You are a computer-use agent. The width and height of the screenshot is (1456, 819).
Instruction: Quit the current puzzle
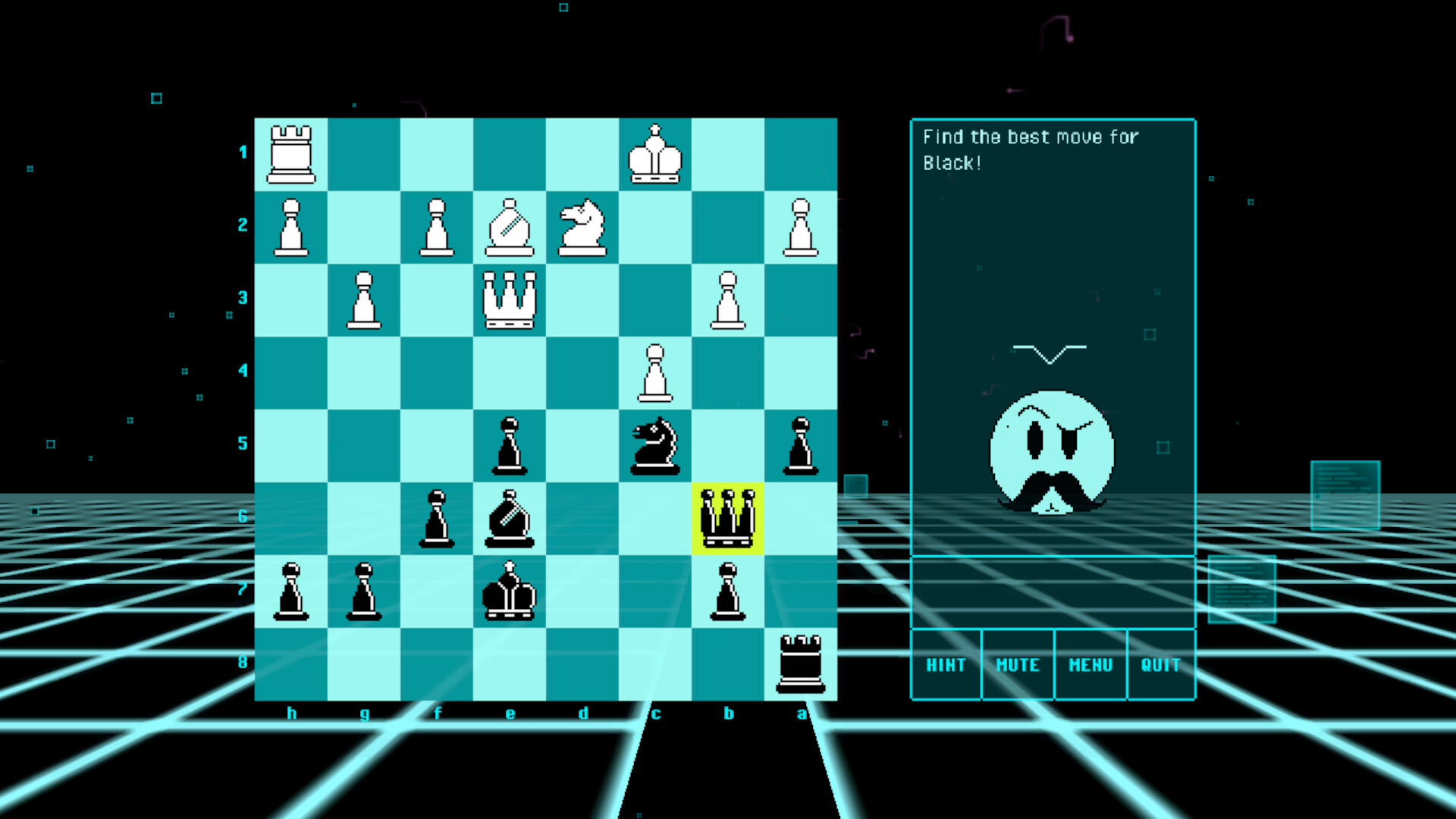pyautogui.click(x=1160, y=665)
